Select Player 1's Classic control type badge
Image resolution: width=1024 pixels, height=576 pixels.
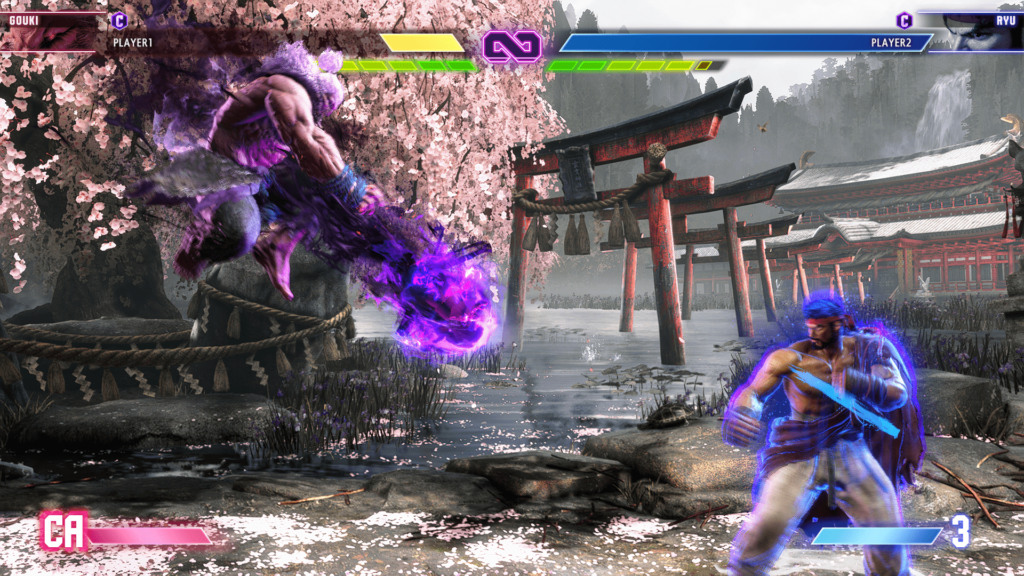119,20
